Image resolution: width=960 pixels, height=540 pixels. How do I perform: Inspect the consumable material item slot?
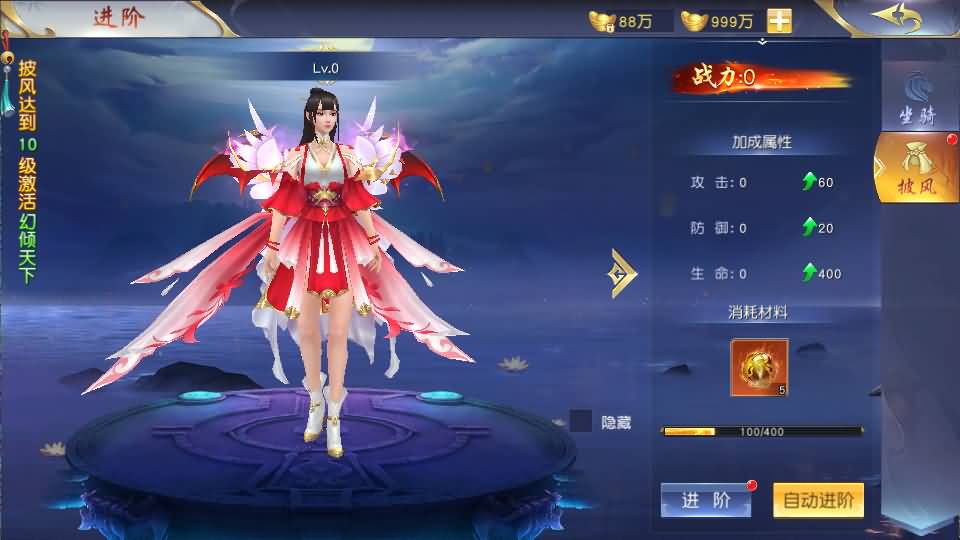point(759,367)
